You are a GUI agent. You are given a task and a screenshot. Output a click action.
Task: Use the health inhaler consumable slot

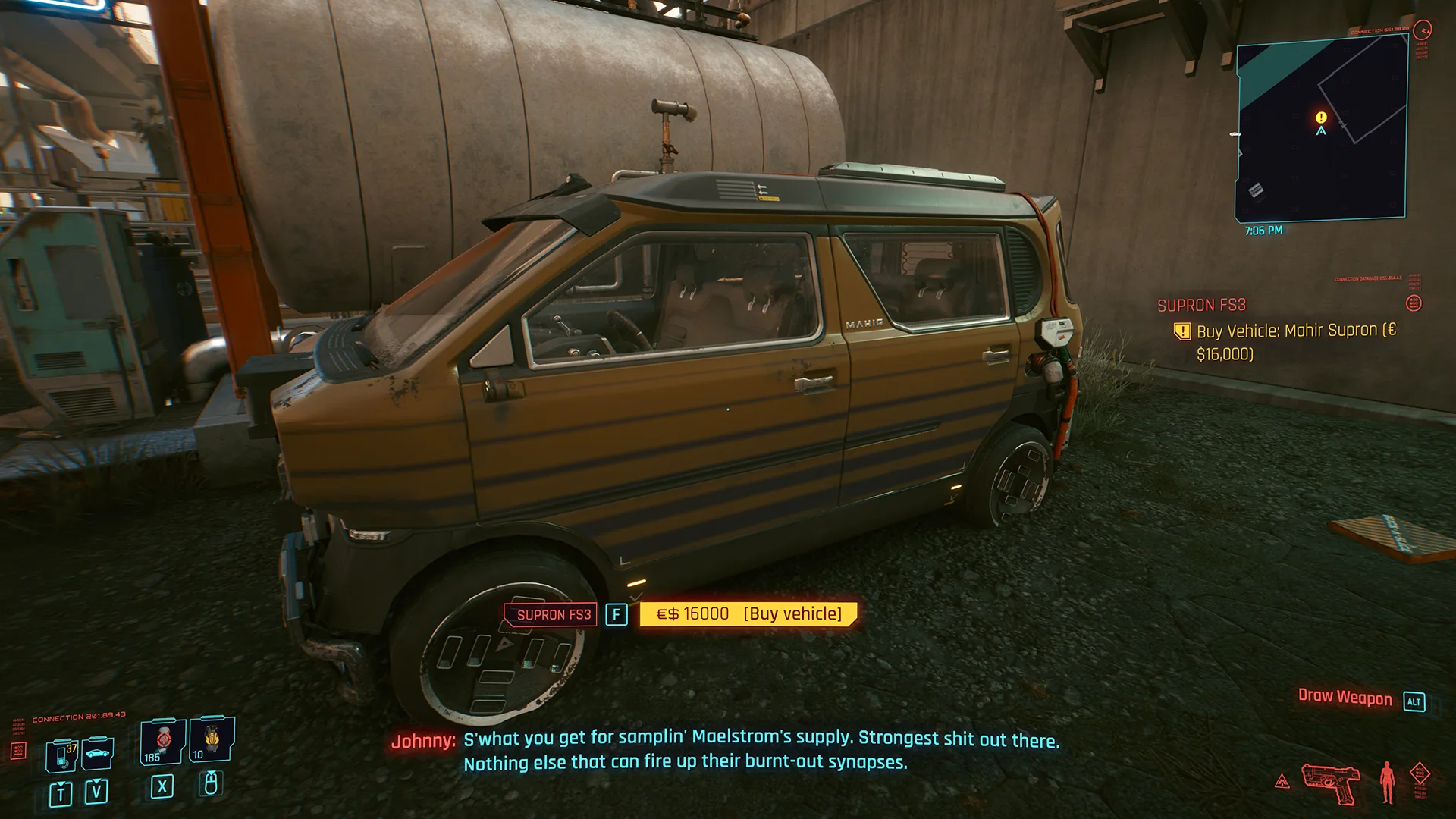pyautogui.click(x=162, y=741)
